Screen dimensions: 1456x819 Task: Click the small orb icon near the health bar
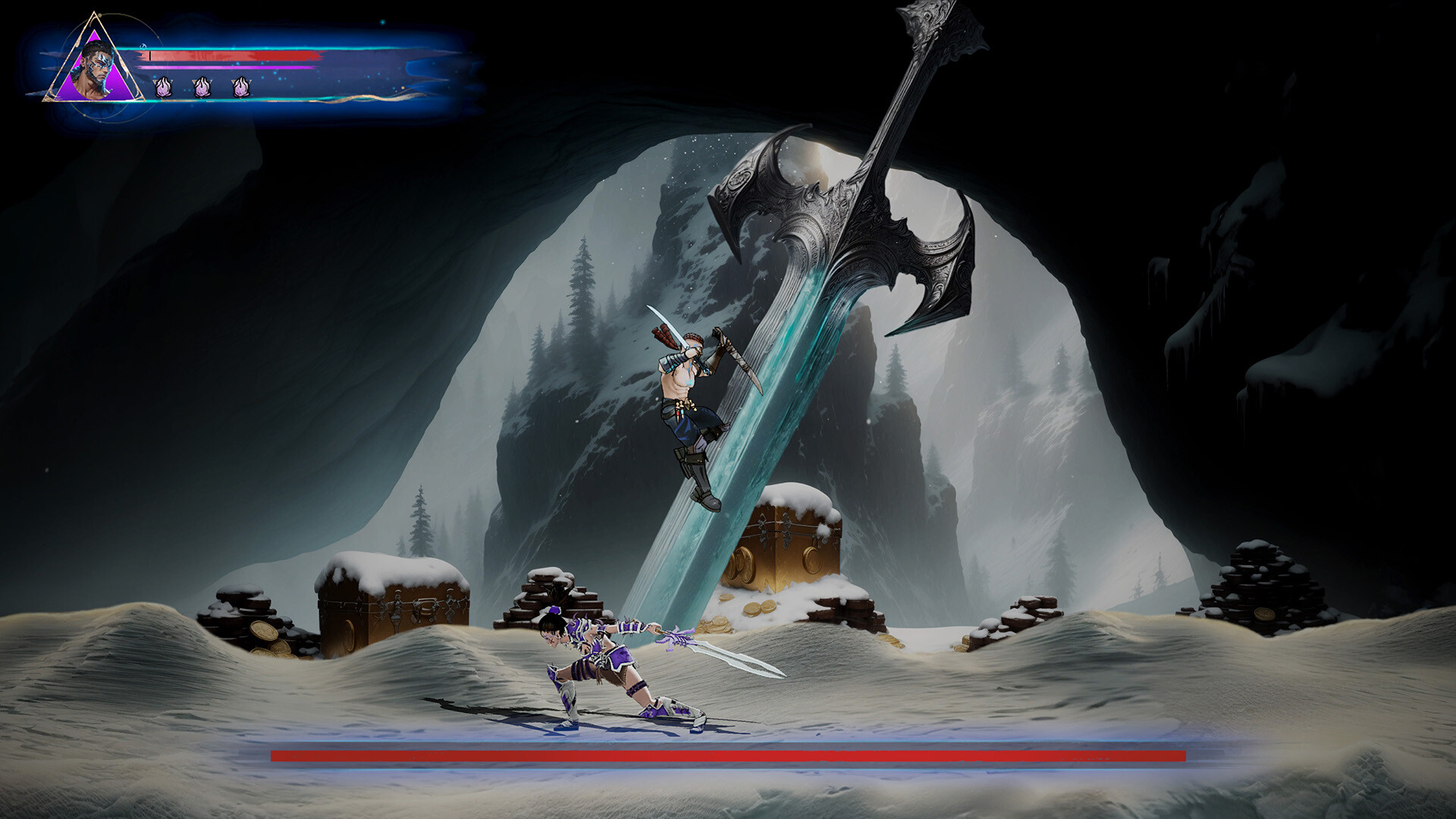(x=144, y=47)
